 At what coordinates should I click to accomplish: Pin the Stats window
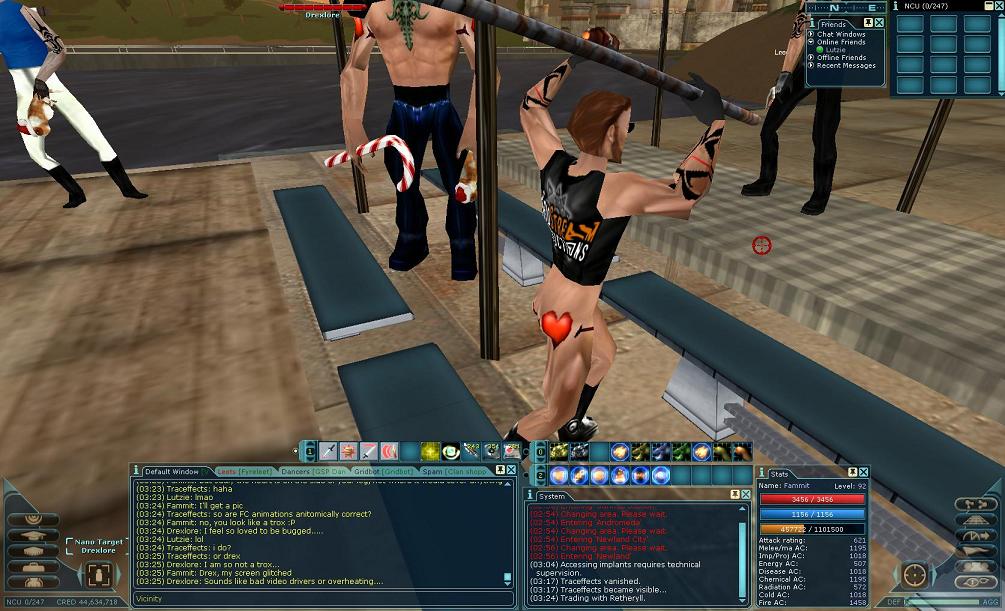[853, 472]
